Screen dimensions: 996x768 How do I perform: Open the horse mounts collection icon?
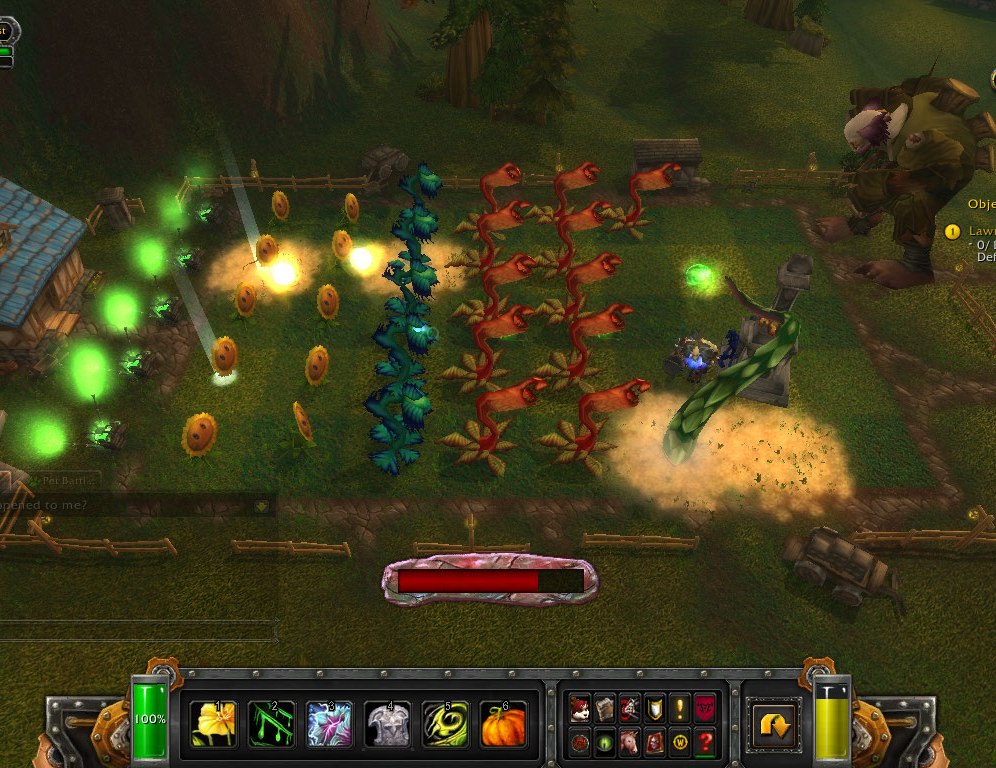coord(629,742)
